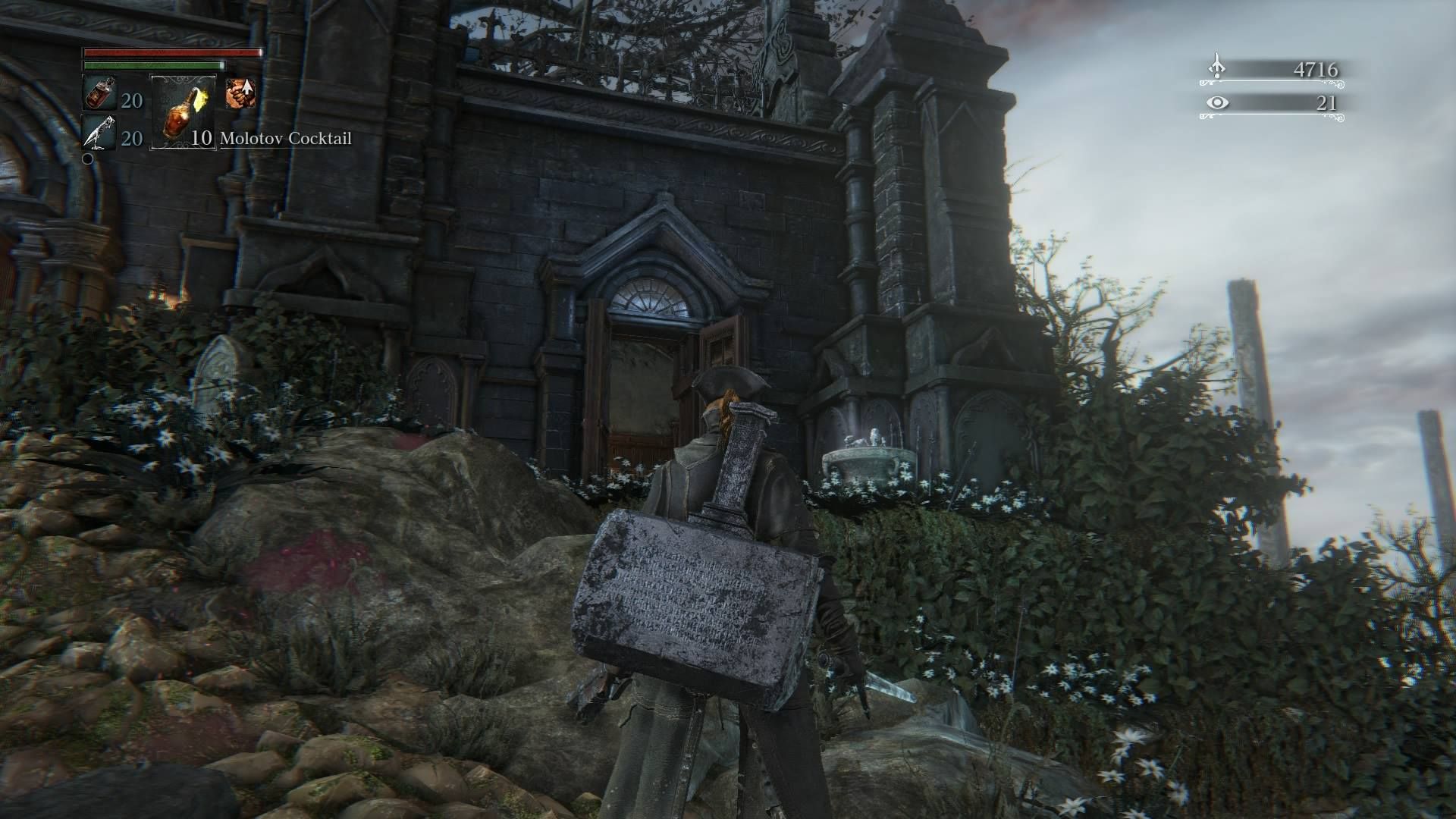
Task: Click the hand item-switch icon beside the slot
Action: 240,93
